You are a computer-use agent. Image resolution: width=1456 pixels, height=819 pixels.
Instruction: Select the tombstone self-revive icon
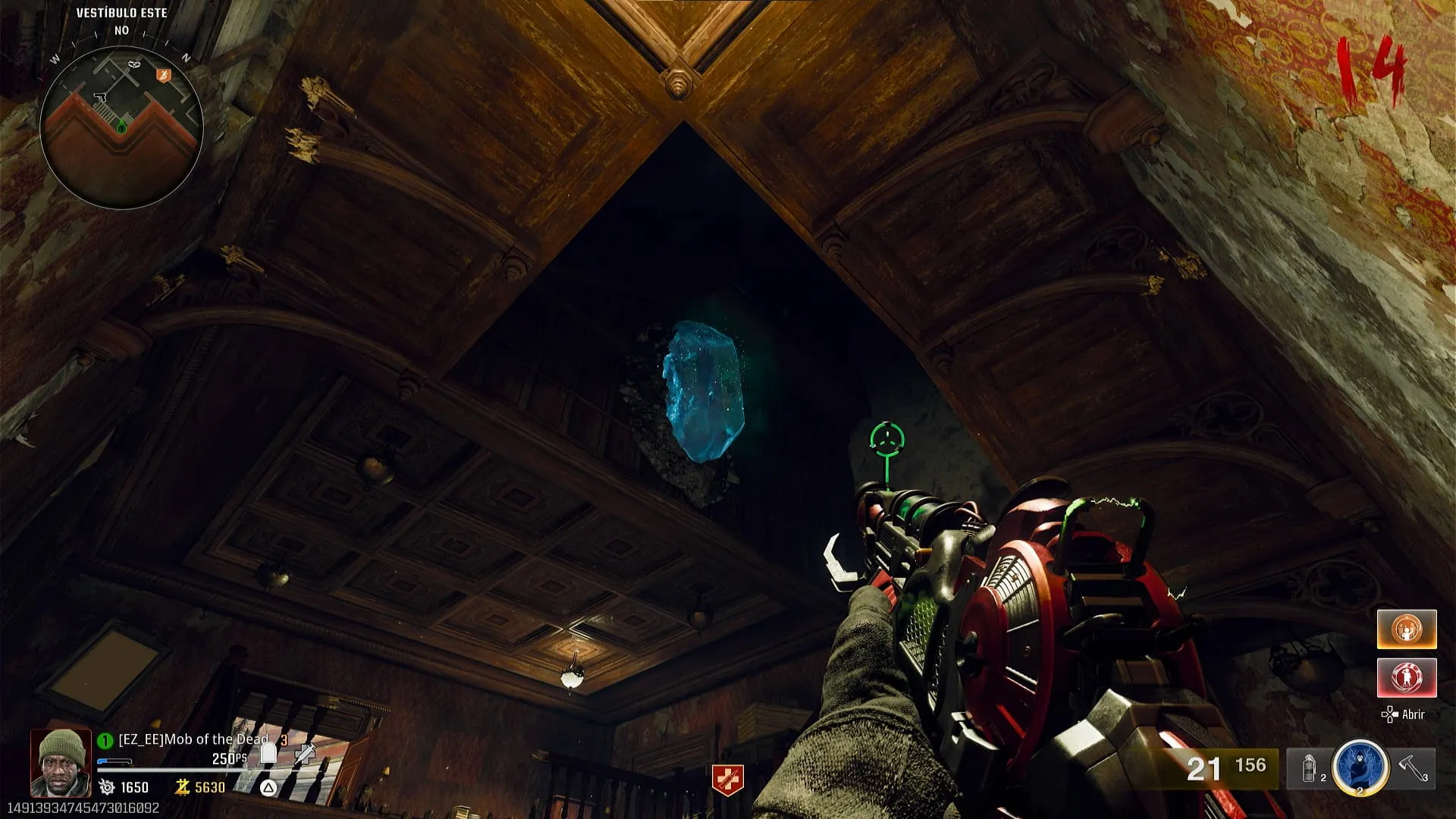pyautogui.click(x=268, y=752)
